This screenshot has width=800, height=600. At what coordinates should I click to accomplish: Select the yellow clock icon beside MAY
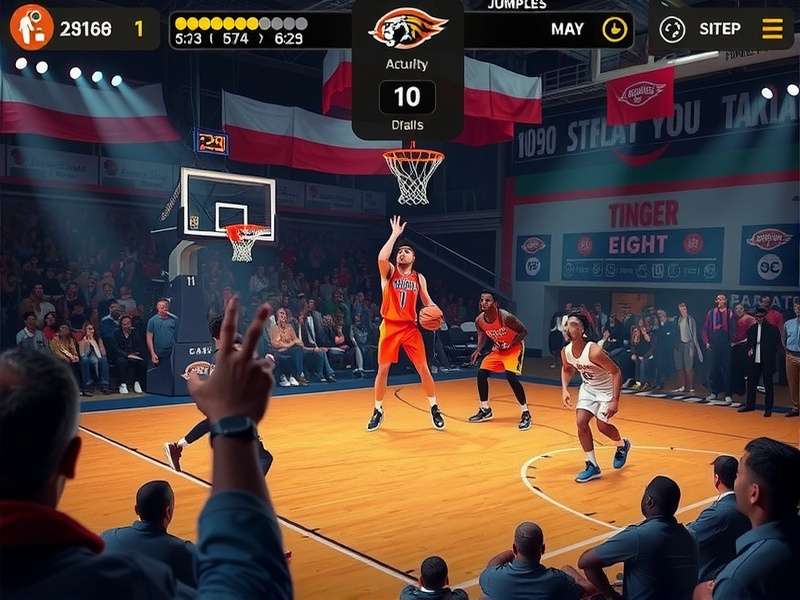click(x=615, y=29)
